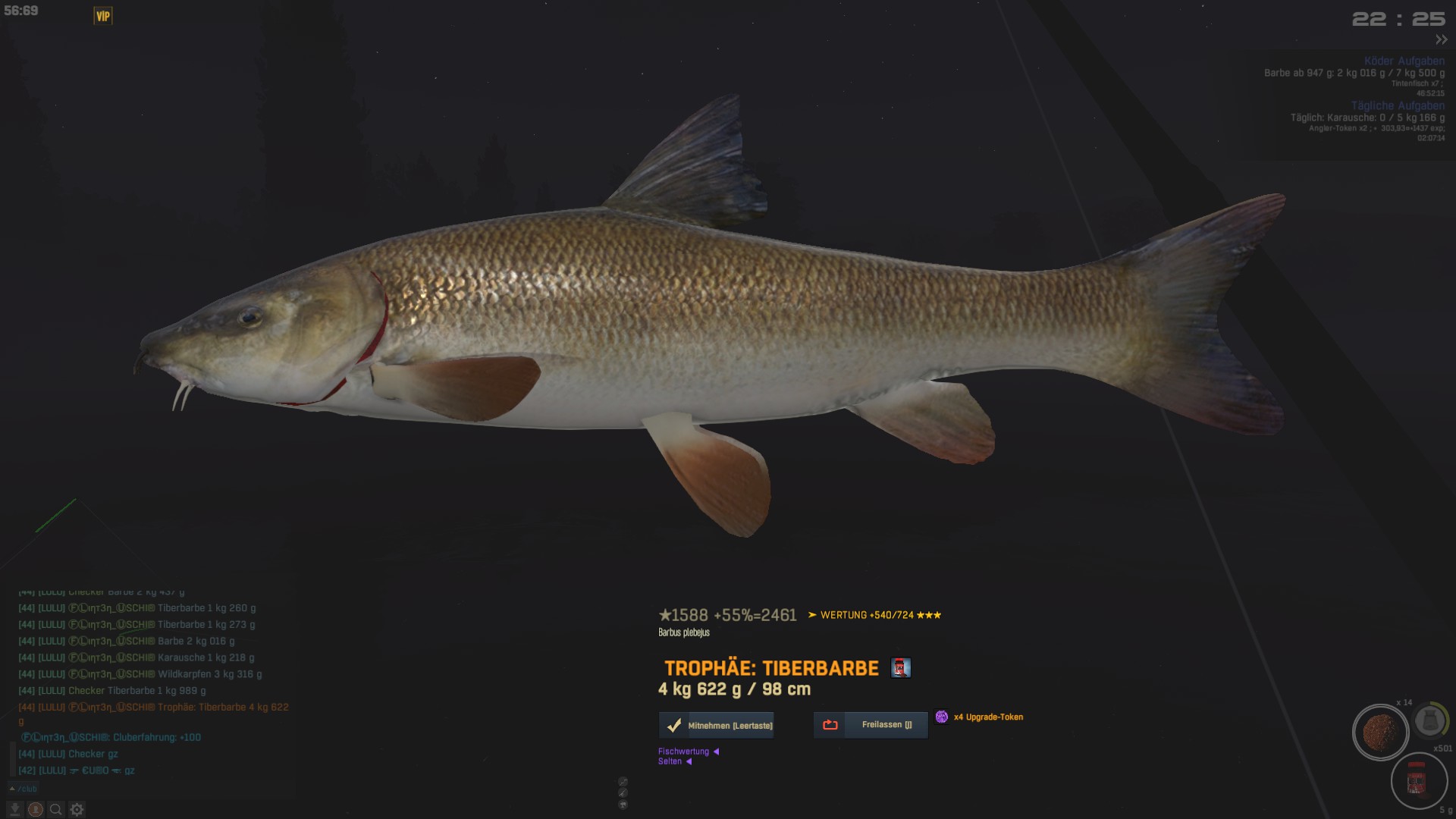
Task: Select the purple Upgrade-Token icon
Action: [942, 717]
